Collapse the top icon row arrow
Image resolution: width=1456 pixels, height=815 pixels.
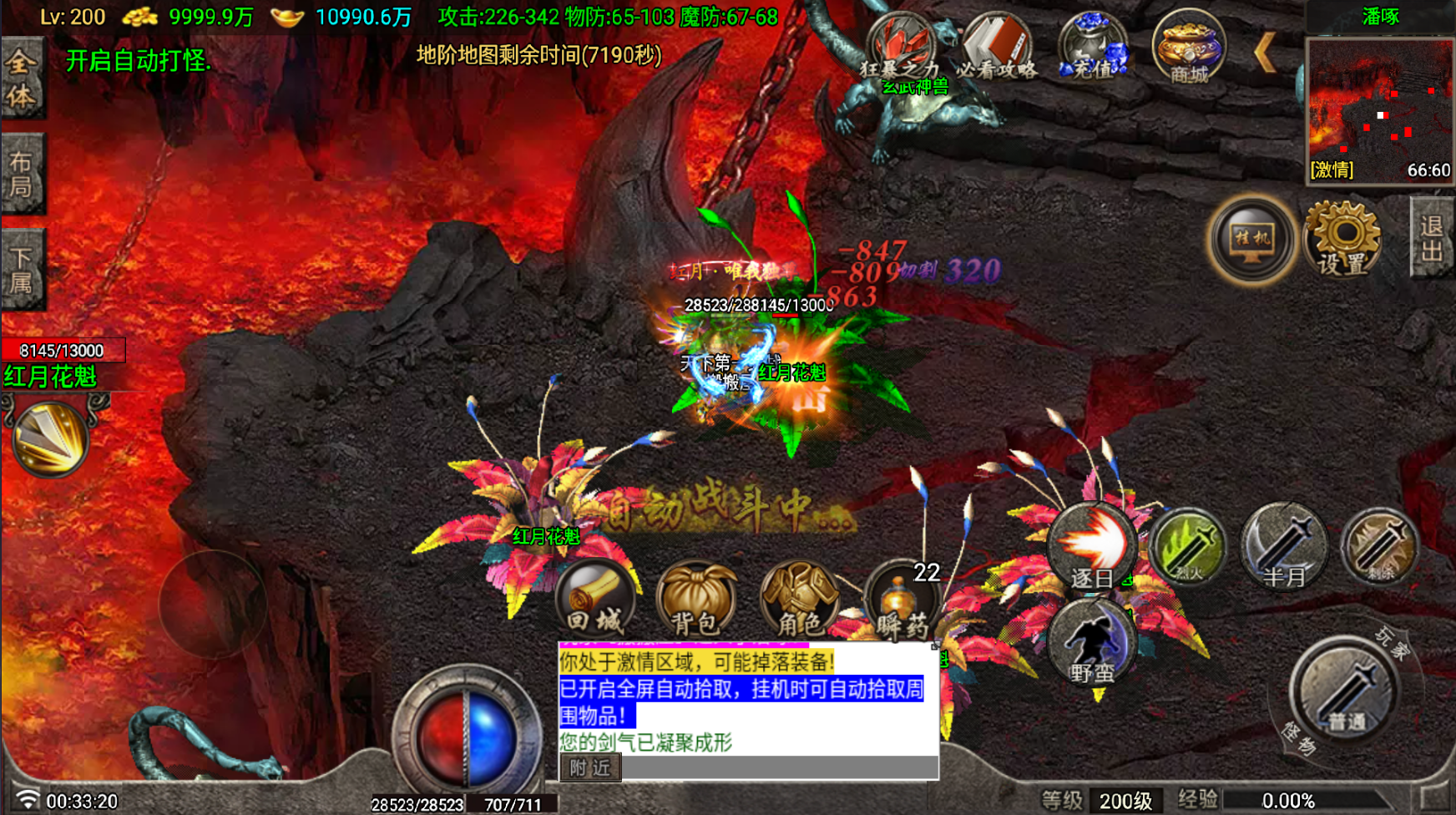1265,53
